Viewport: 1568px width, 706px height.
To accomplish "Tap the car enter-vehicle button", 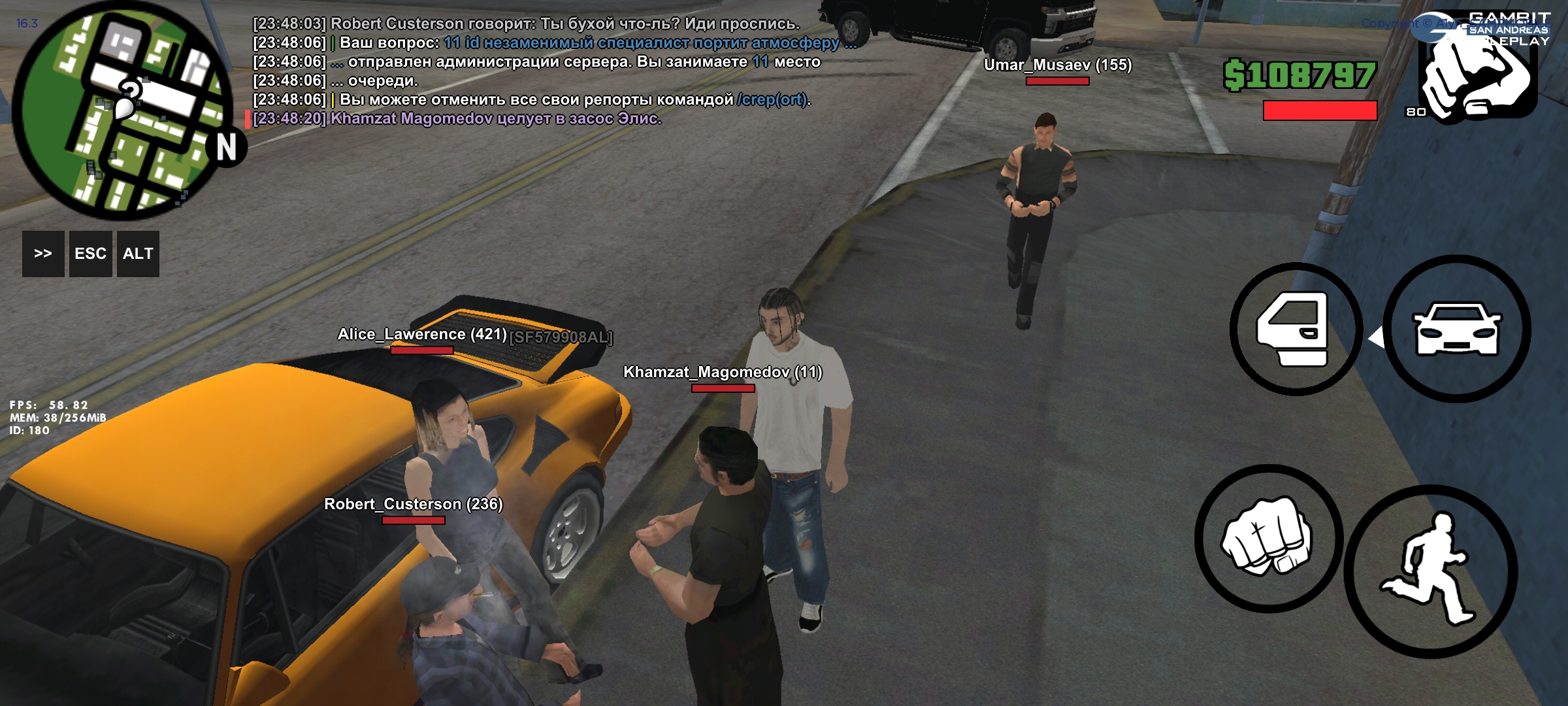I will click(x=1456, y=329).
